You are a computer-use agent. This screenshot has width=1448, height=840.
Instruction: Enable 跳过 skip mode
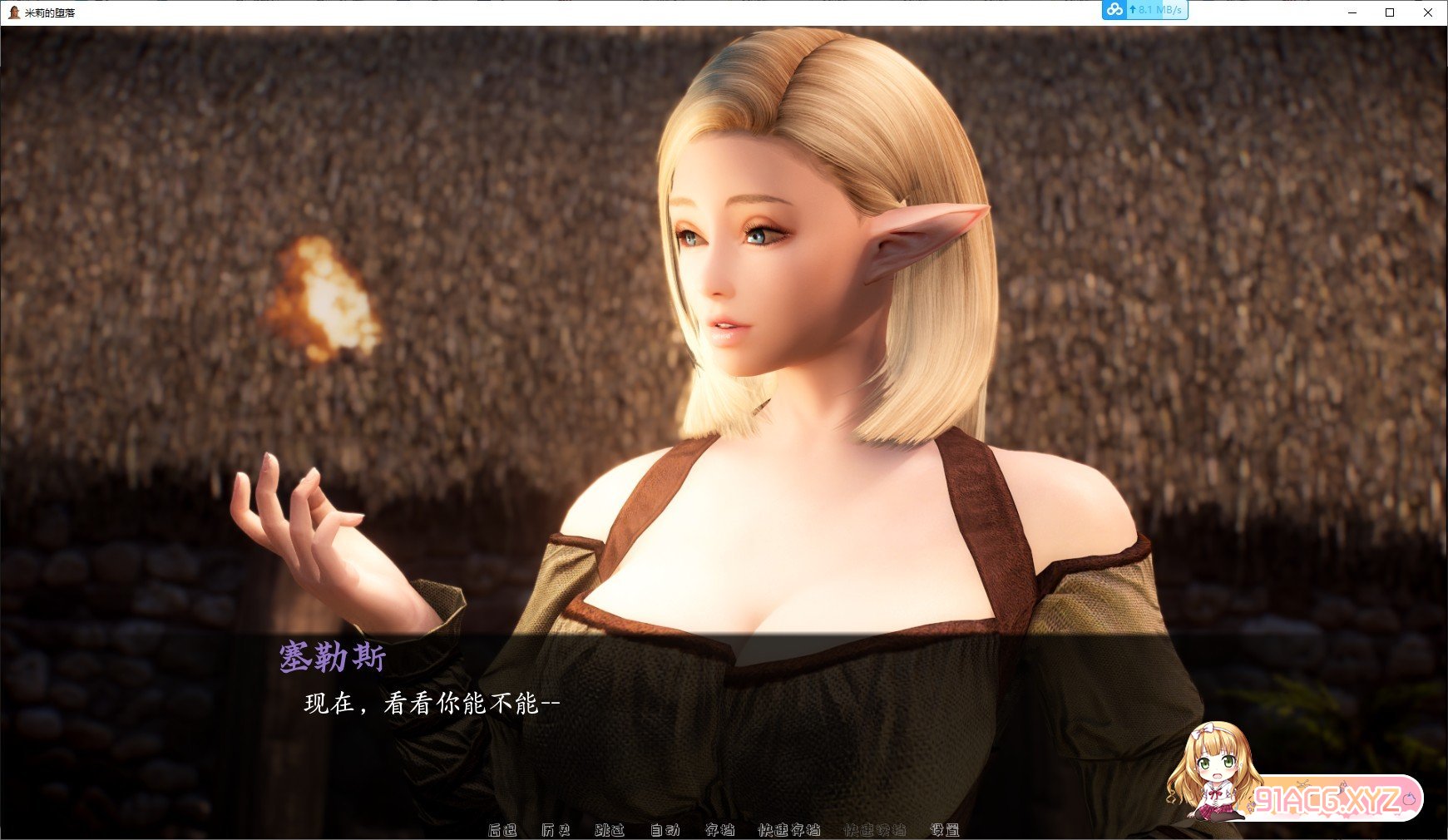[608, 830]
